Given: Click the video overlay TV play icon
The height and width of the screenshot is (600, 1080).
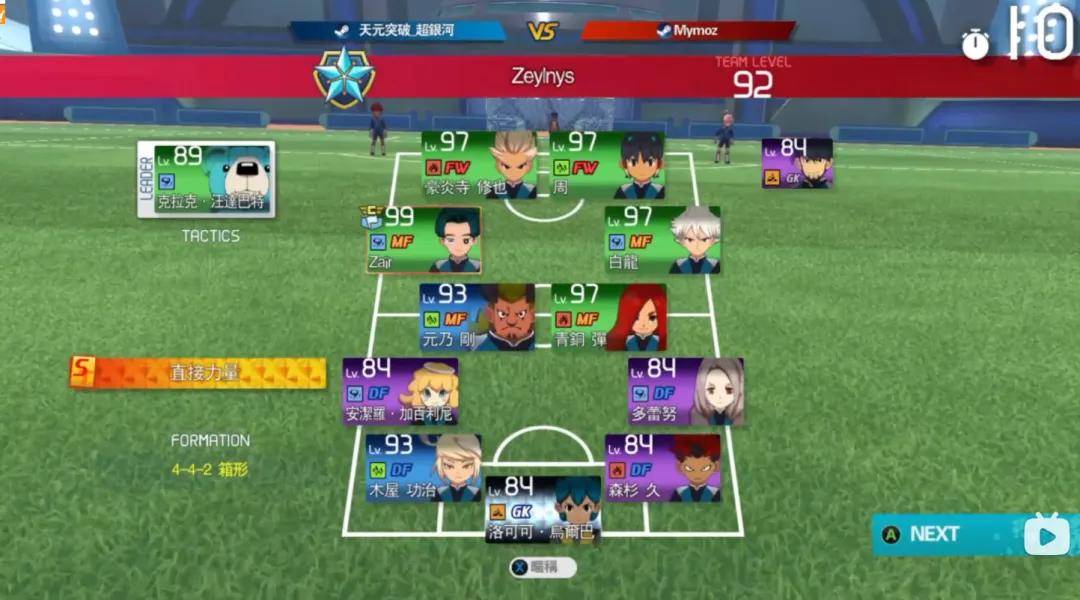Looking at the screenshot, I should pyautogui.click(x=1046, y=535).
